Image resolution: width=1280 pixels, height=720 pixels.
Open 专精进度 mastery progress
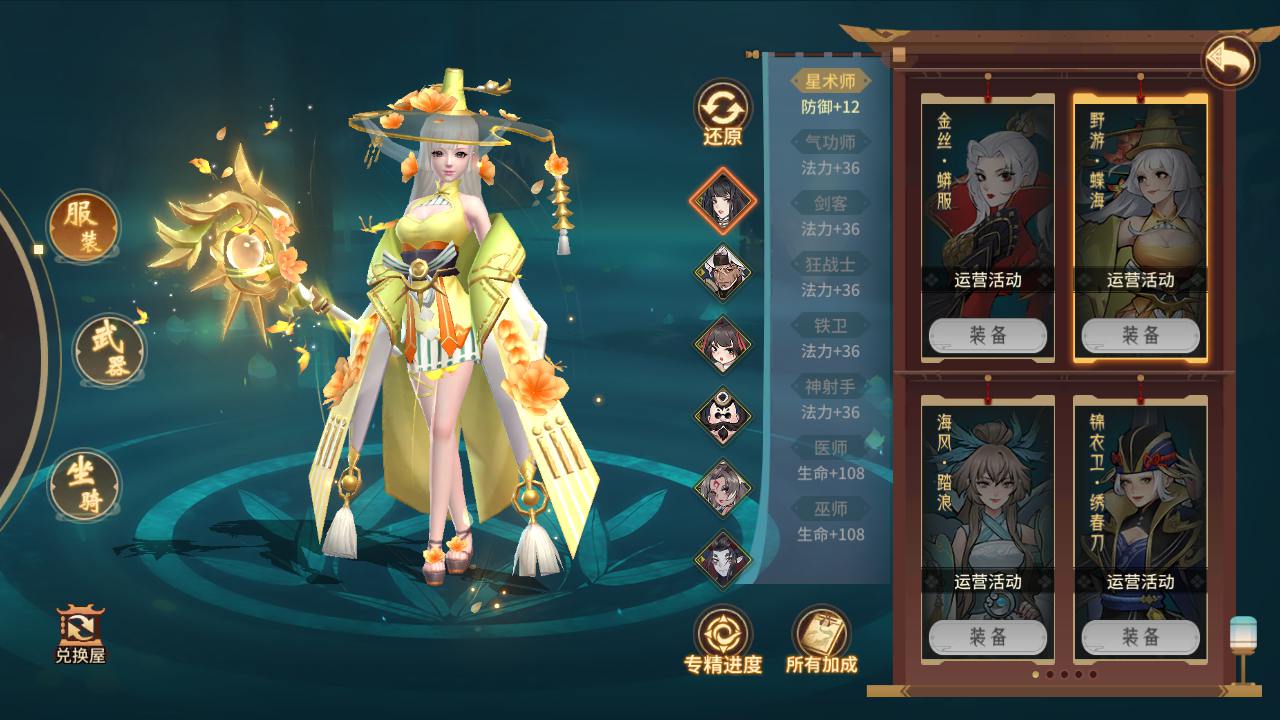[x=723, y=640]
